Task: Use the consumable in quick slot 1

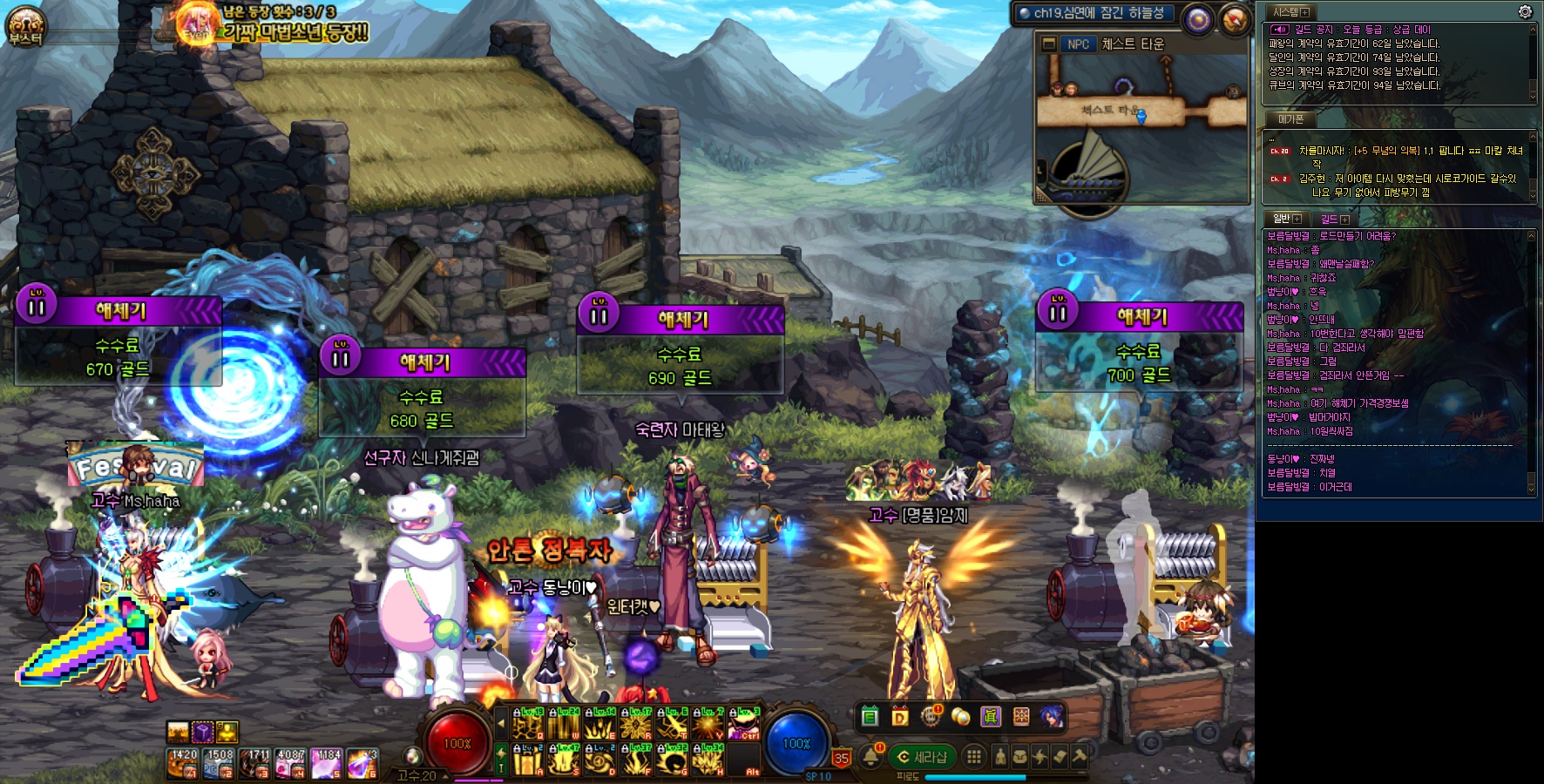Action: click(182, 763)
